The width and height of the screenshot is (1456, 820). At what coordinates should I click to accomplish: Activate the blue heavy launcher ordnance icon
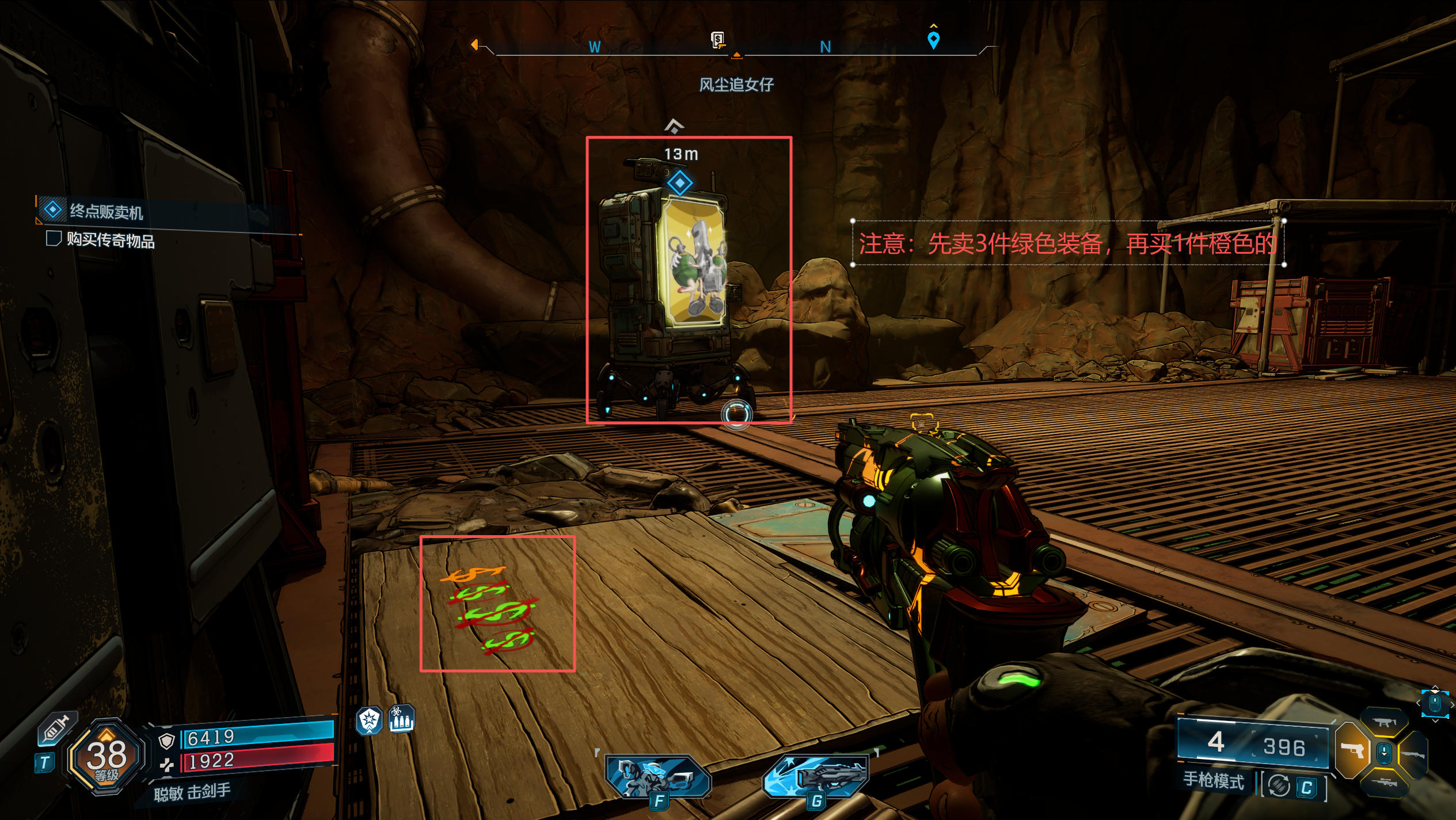(x=818, y=777)
